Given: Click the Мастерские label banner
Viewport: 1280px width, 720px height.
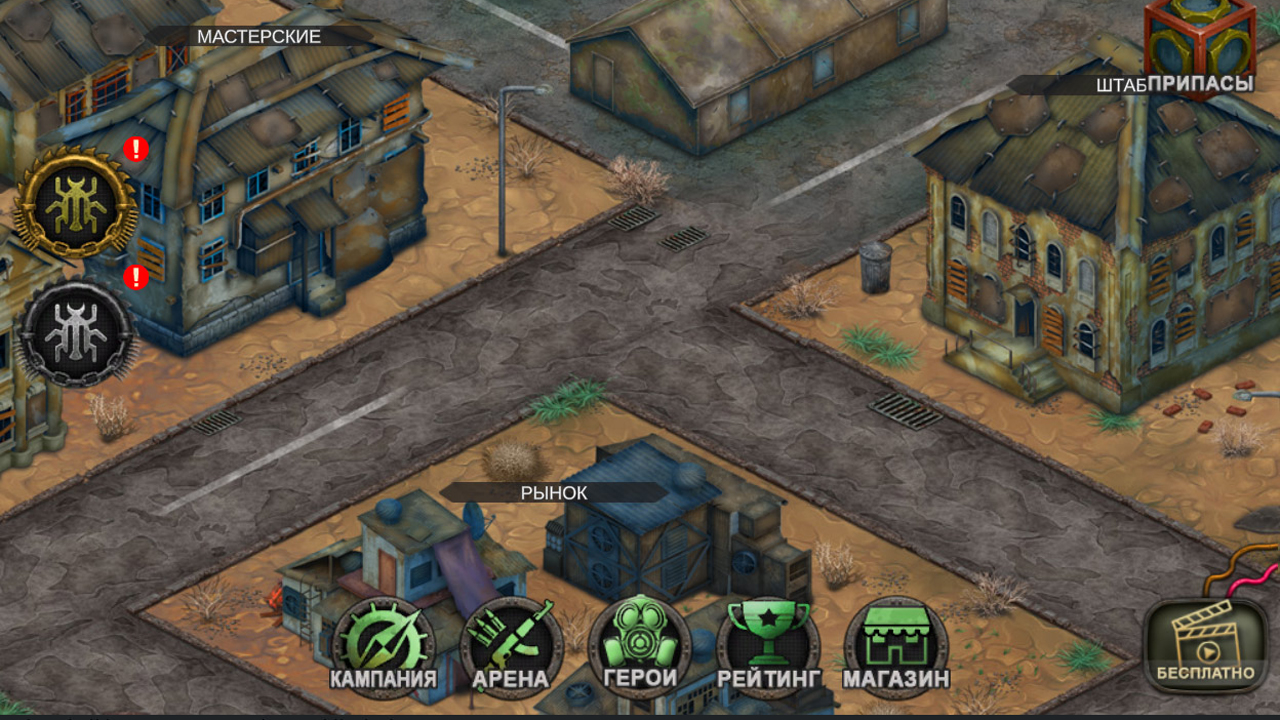Looking at the screenshot, I should pyautogui.click(x=258, y=38).
